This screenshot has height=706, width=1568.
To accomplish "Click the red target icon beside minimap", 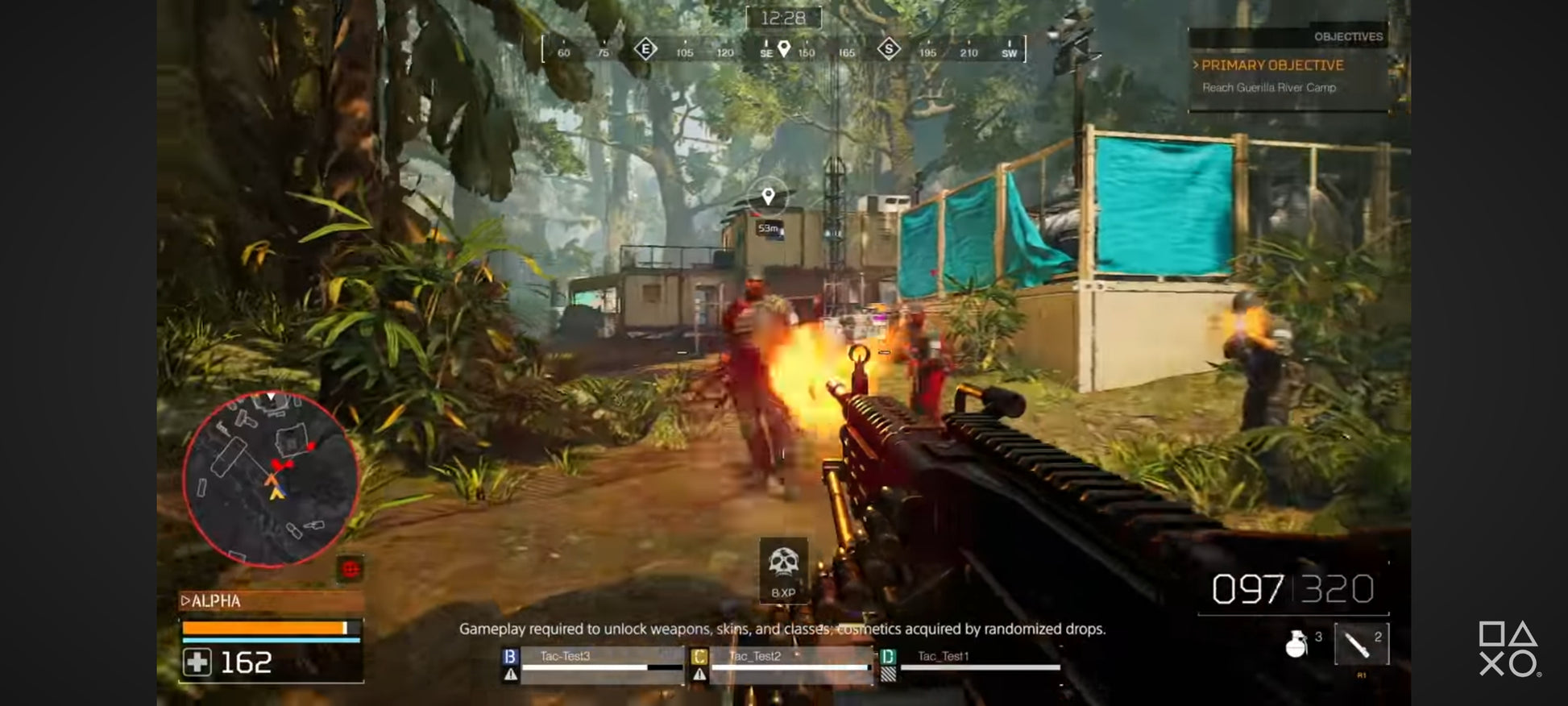I will (x=350, y=569).
